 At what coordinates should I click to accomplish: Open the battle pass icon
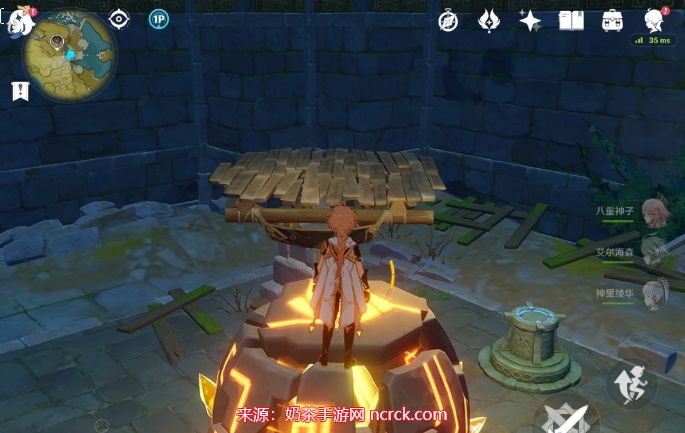[488, 20]
